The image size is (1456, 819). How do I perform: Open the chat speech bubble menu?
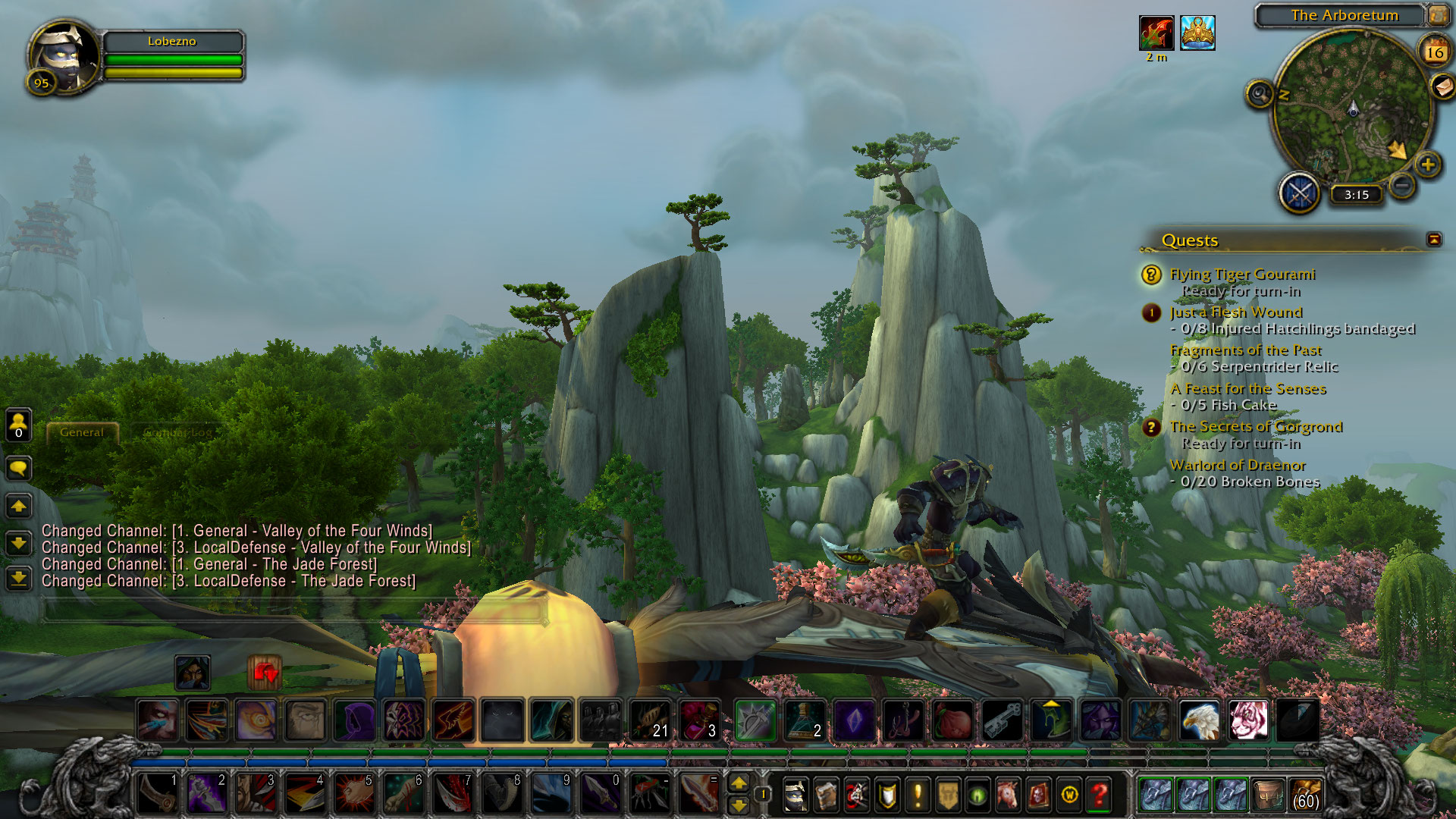point(18,468)
